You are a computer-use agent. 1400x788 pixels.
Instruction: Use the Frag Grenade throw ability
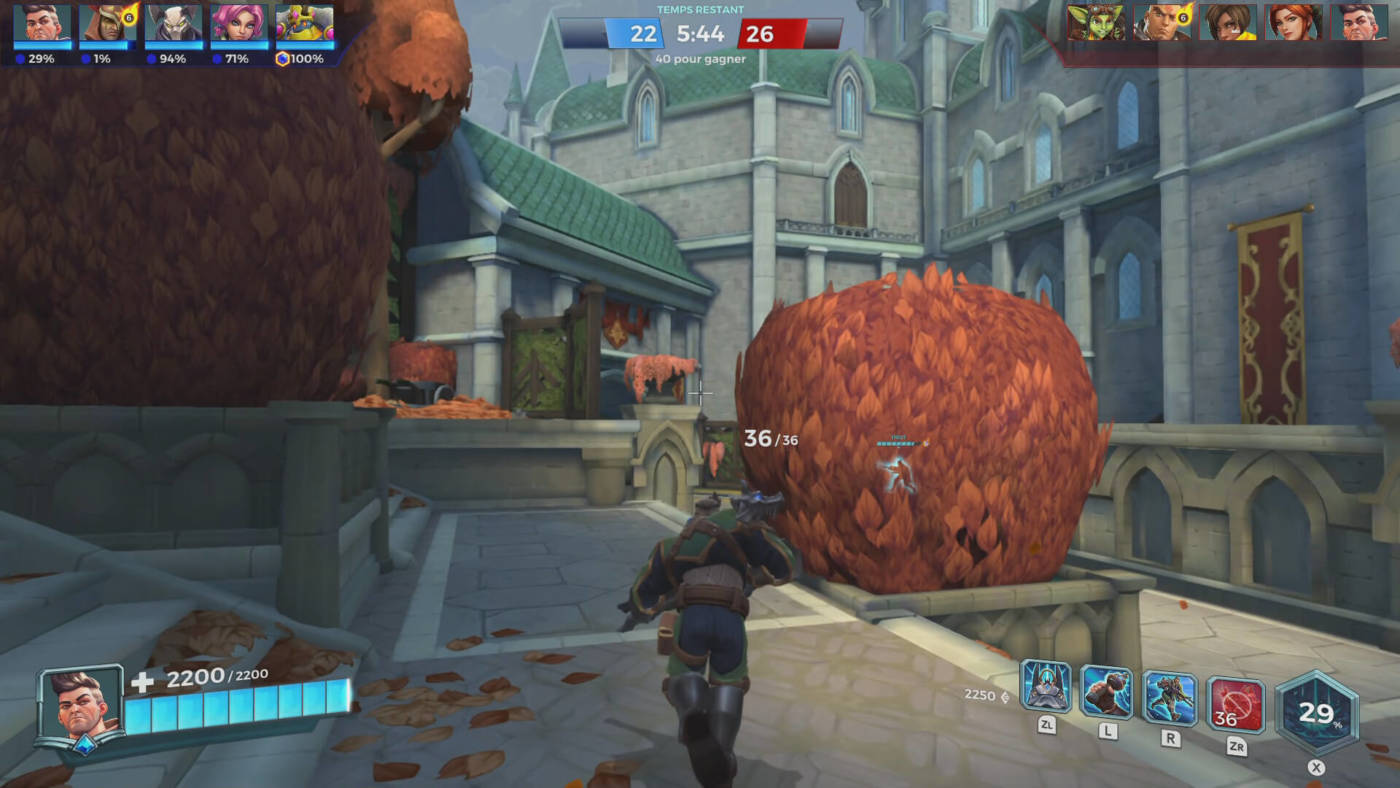coord(1107,692)
